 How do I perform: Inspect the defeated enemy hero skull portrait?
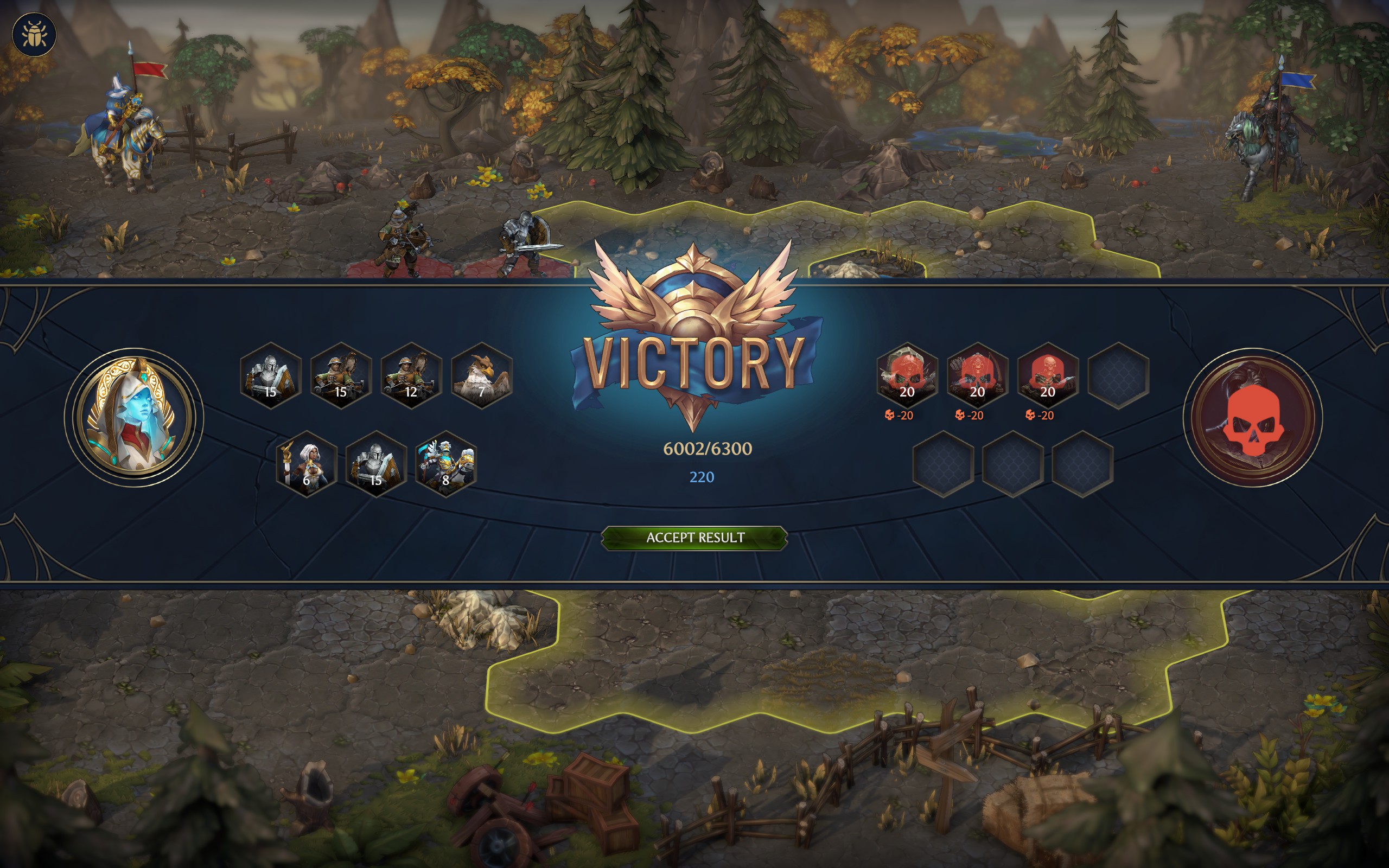pos(1253,417)
